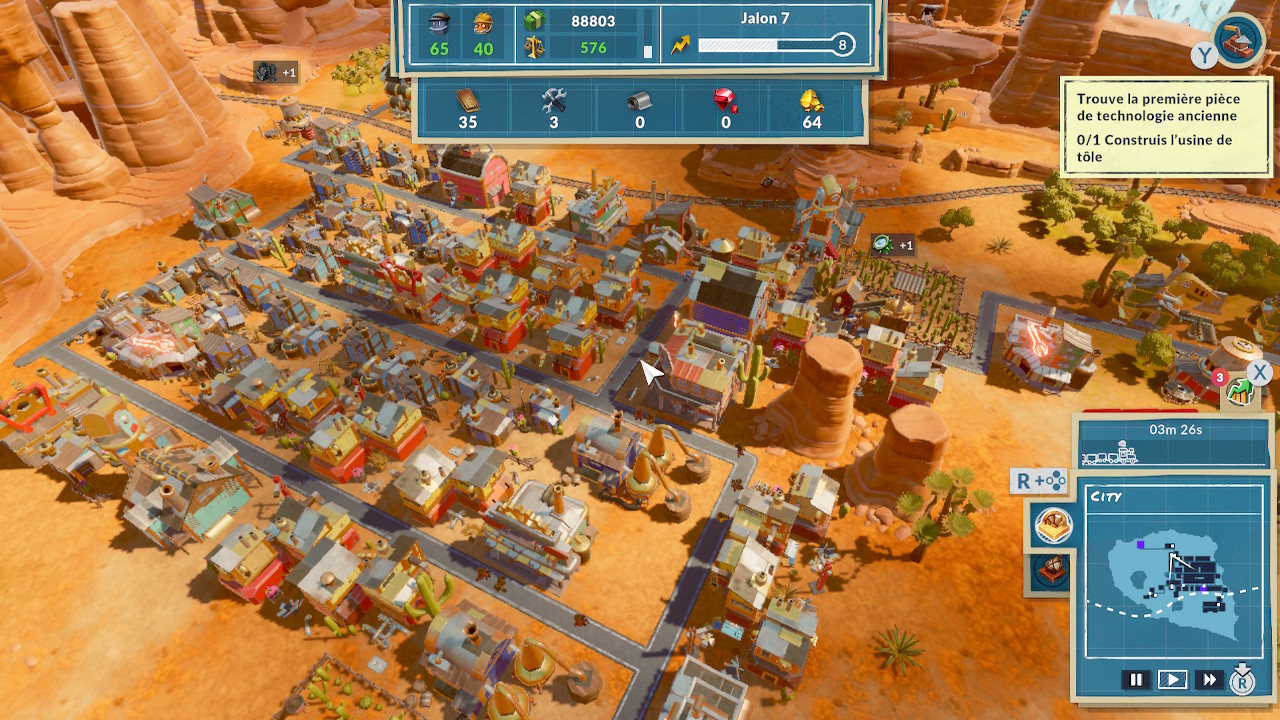1280x720 pixels.
Task: Click the City minimap
Action: click(x=1174, y=572)
